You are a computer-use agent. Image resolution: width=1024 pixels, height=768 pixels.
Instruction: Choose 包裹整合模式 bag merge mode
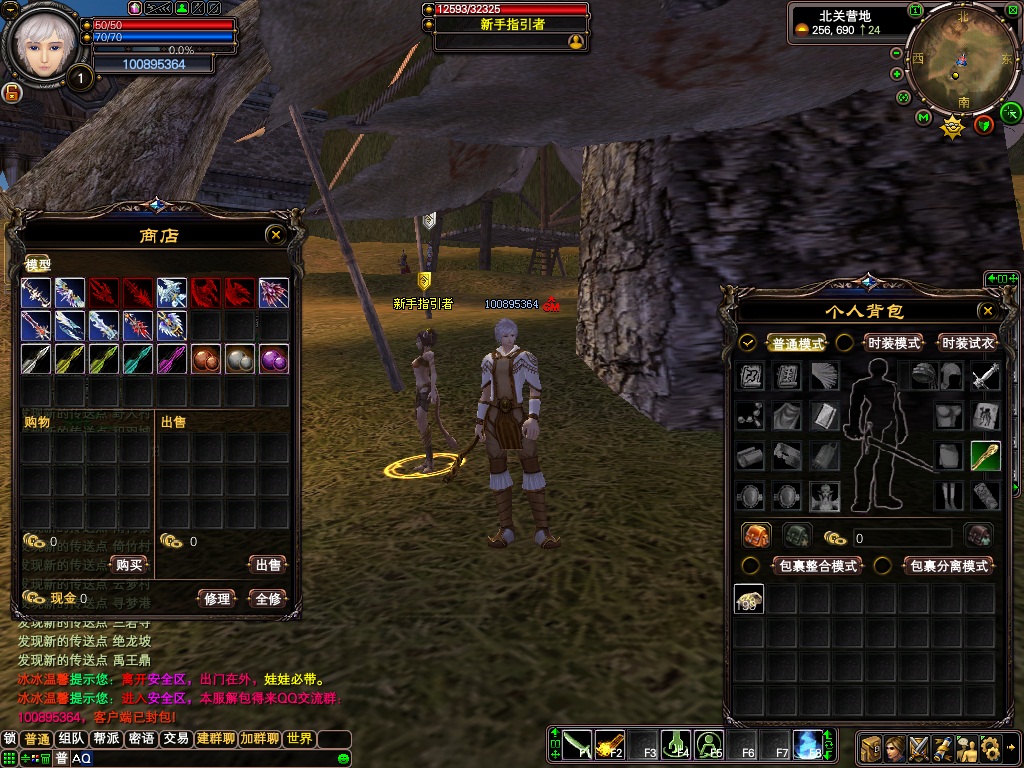818,566
